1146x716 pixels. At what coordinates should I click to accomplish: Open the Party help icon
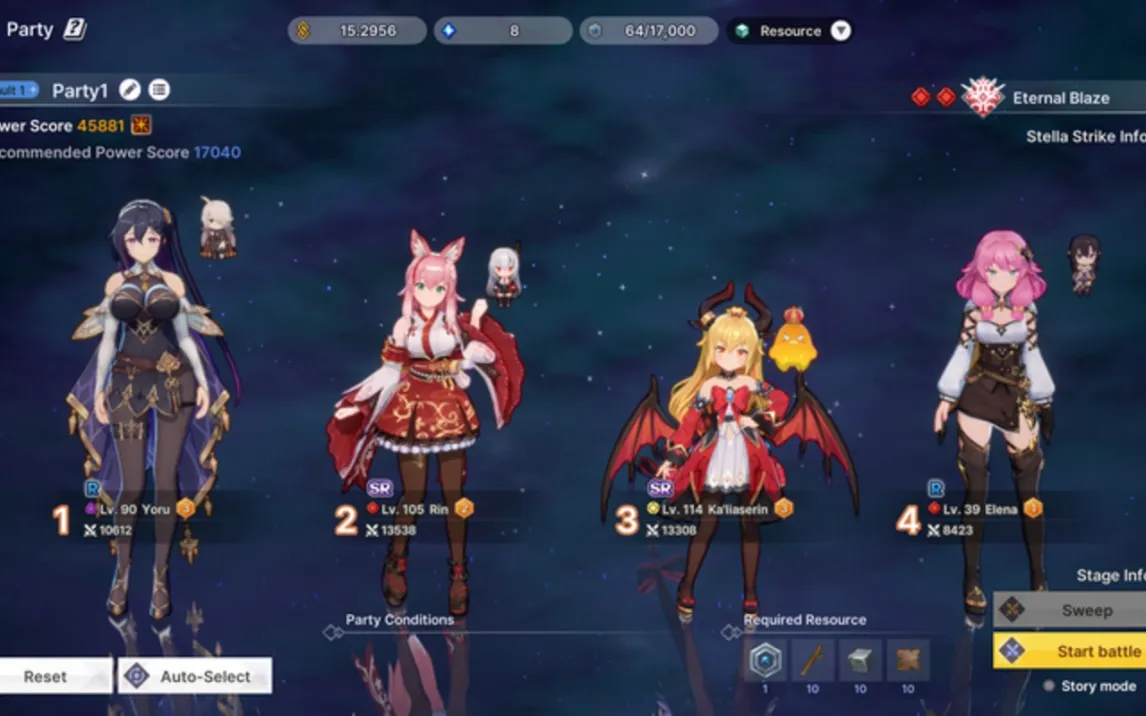point(75,29)
